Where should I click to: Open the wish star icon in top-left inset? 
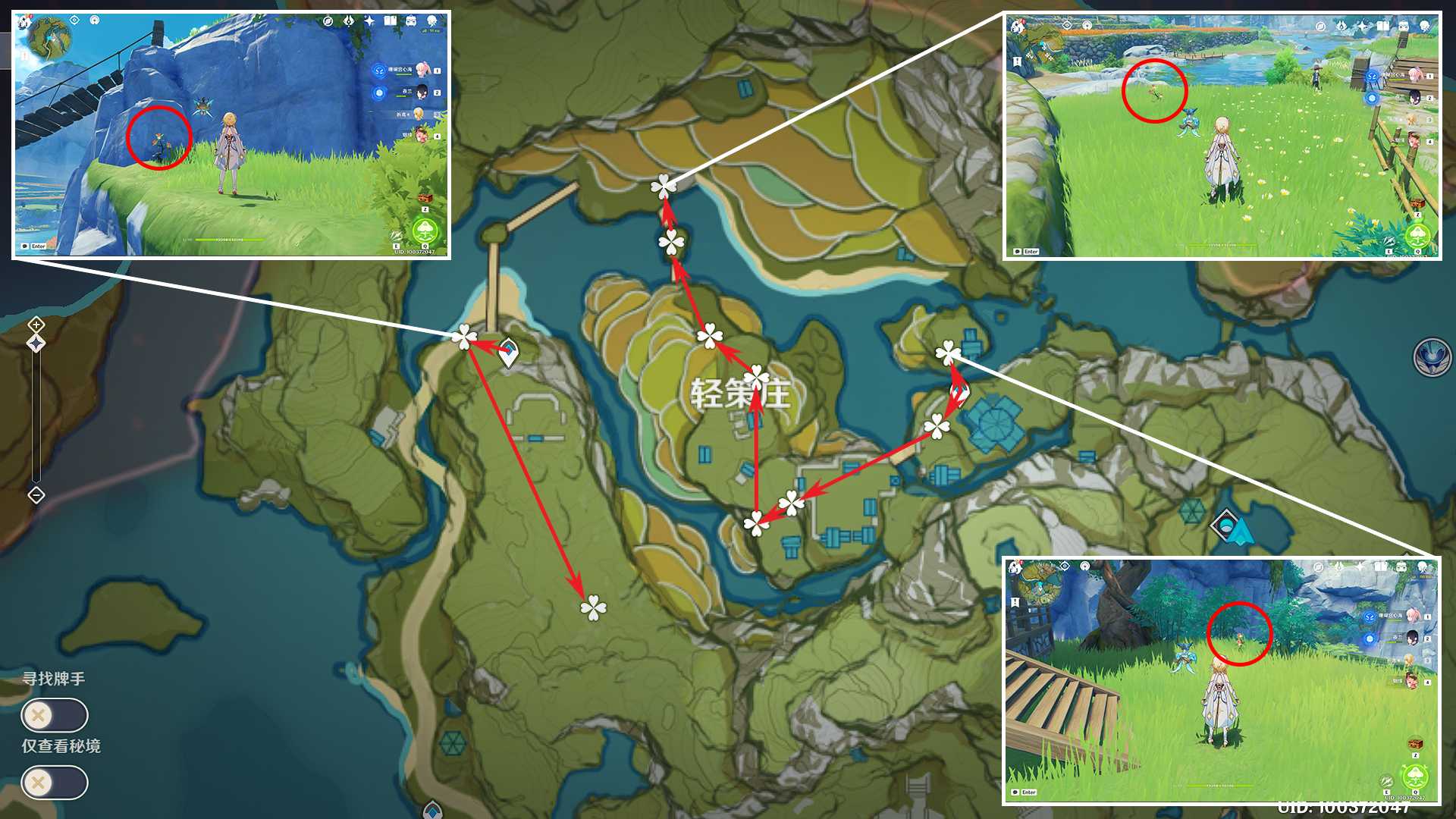tap(370, 21)
